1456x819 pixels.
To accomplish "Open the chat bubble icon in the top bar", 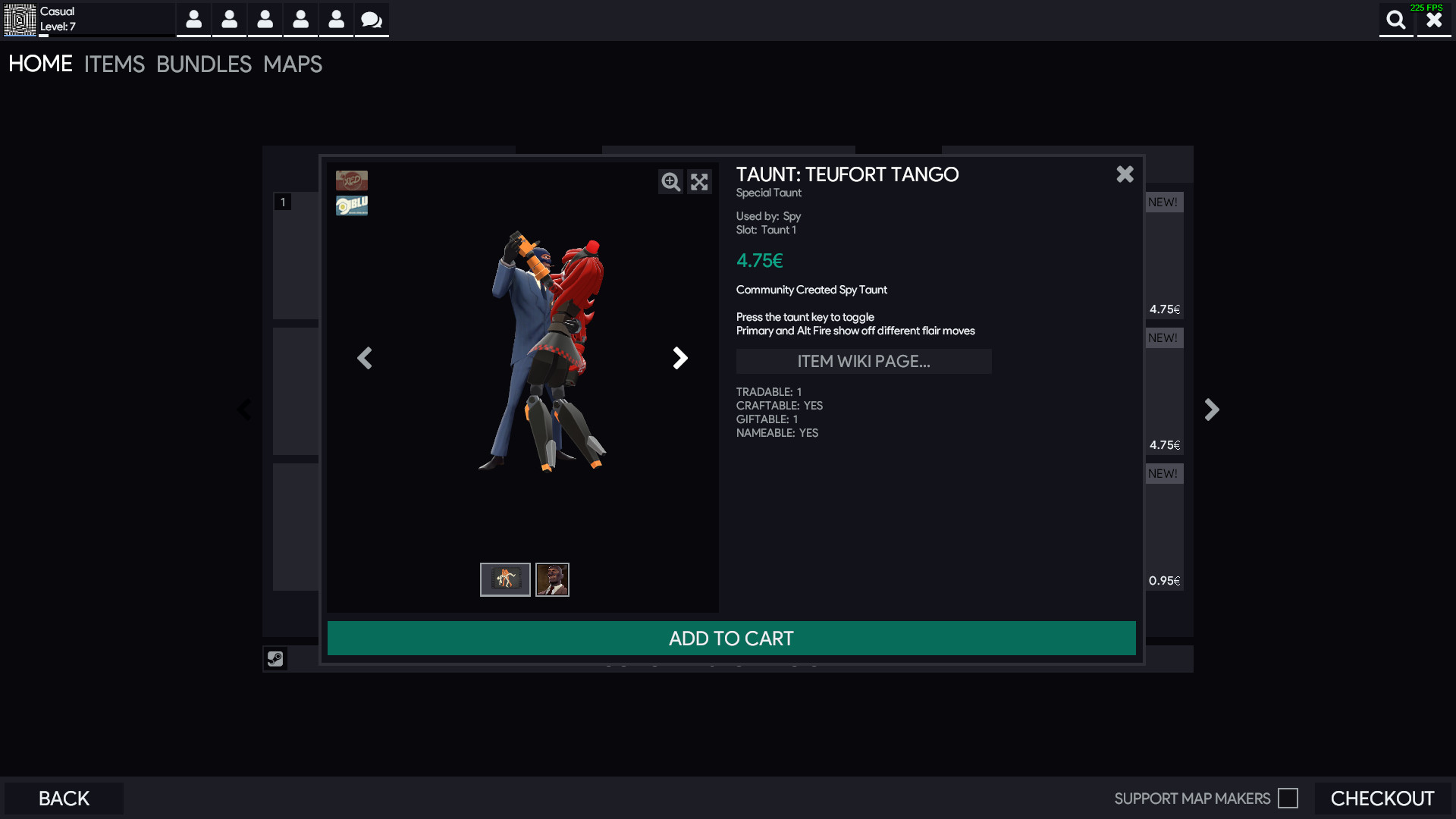I will 371,20.
